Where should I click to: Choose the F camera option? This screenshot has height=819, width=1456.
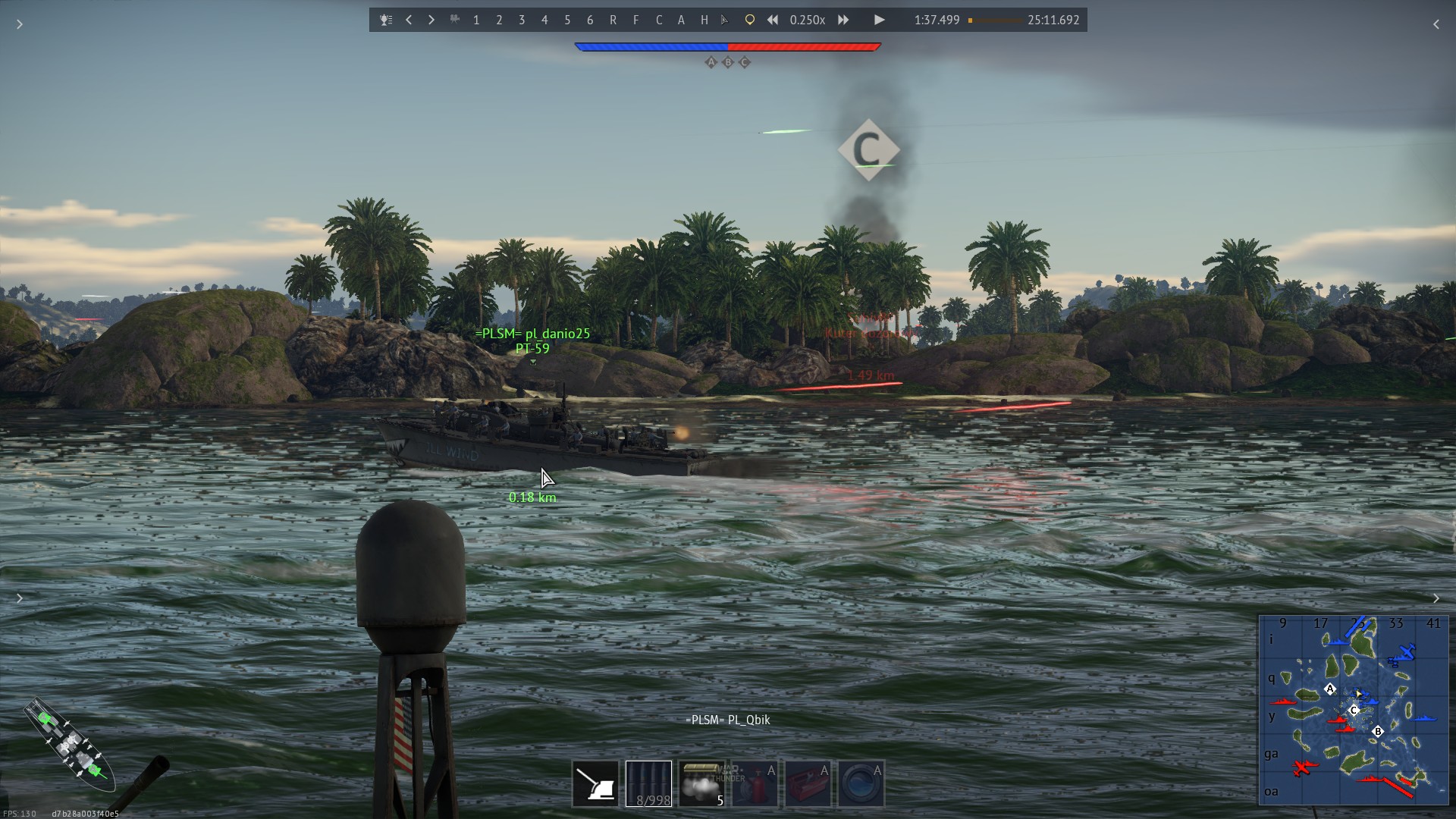click(635, 20)
